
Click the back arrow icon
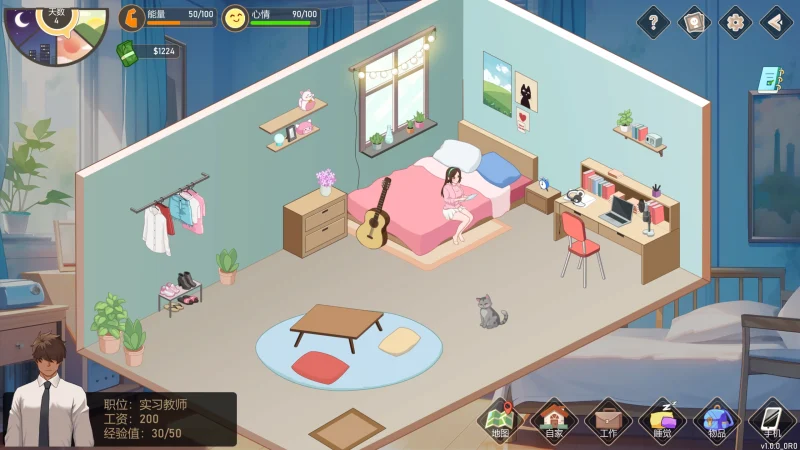point(776,21)
